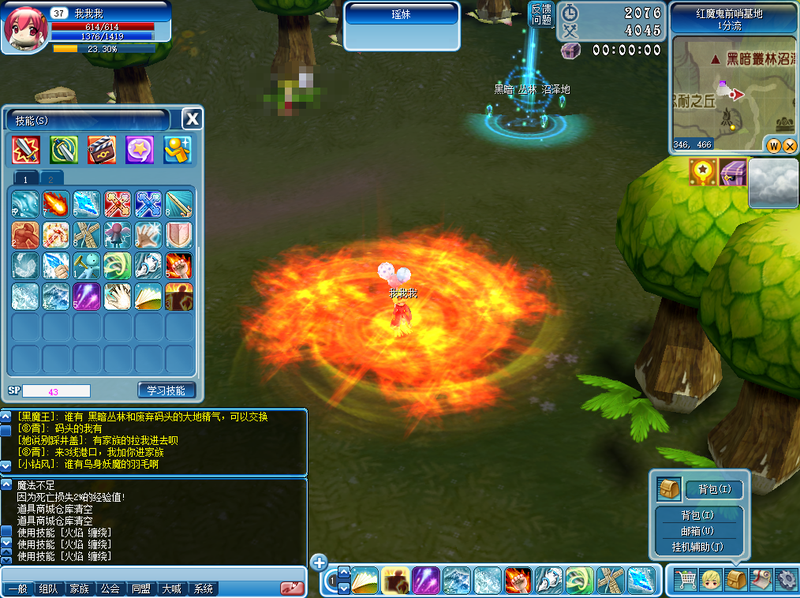The image size is (800, 598).
Task: Open the clapperboard skill category icon
Action: point(101,150)
